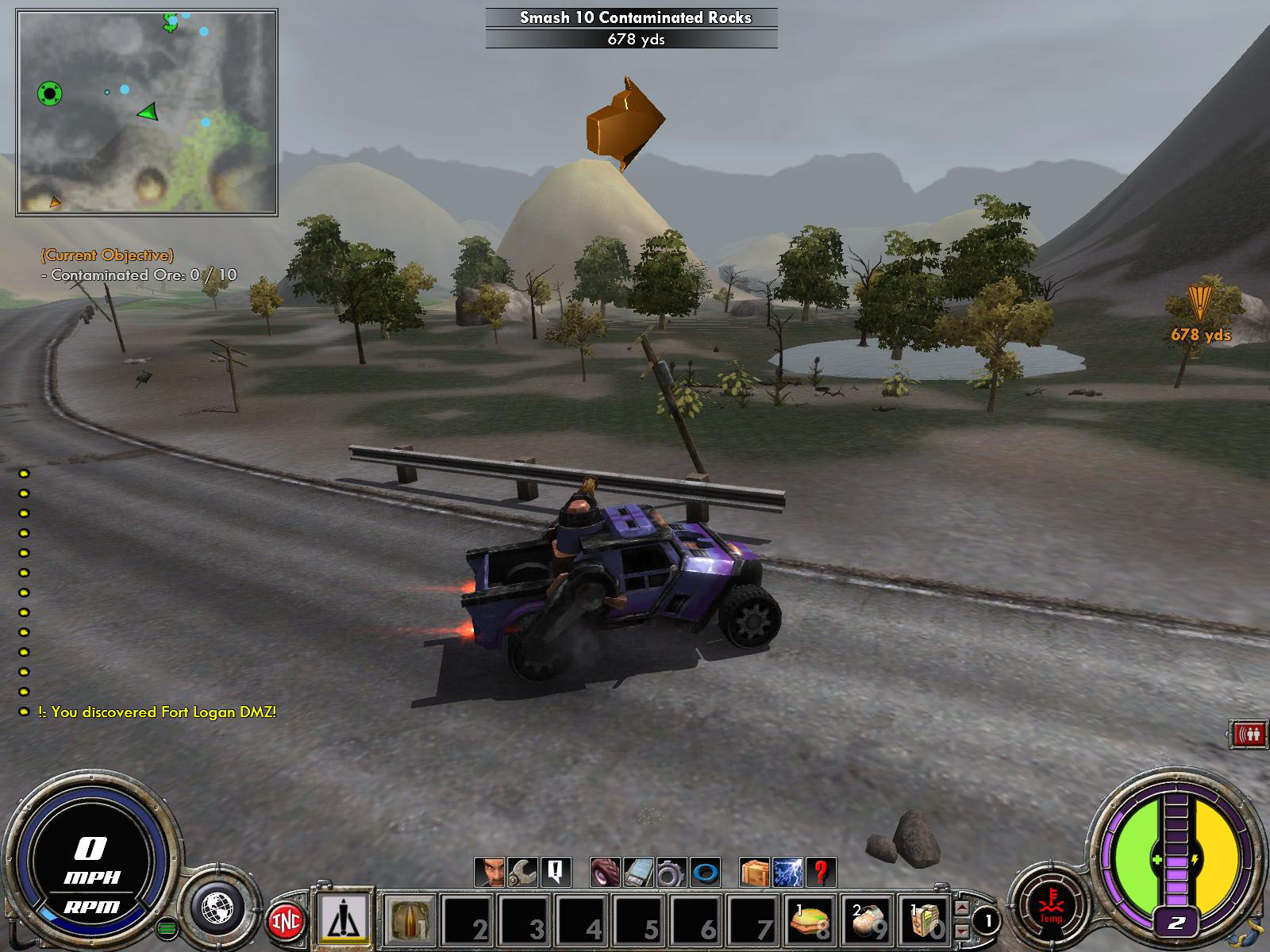The height and width of the screenshot is (952, 1270).
Task: Open the gear icon menu
Action: 672,873
